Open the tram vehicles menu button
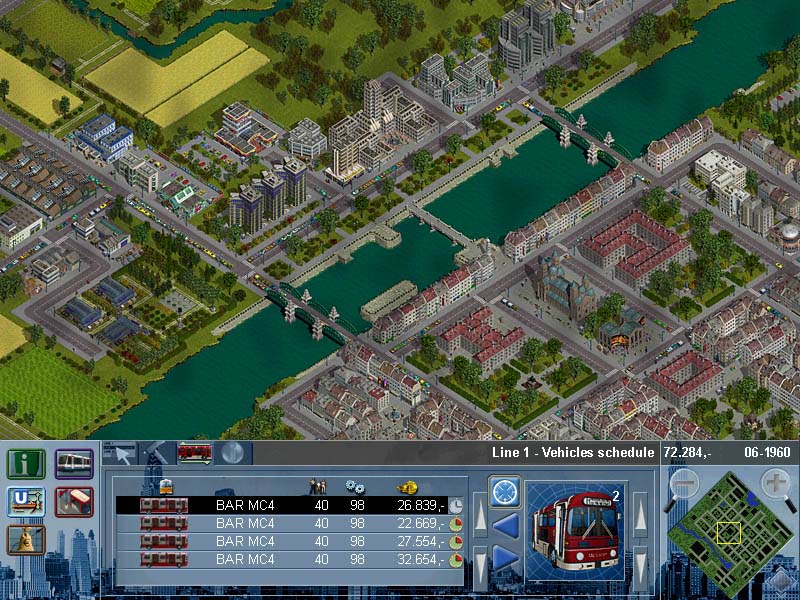This screenshot has height=600, width=800. (74, 464)
